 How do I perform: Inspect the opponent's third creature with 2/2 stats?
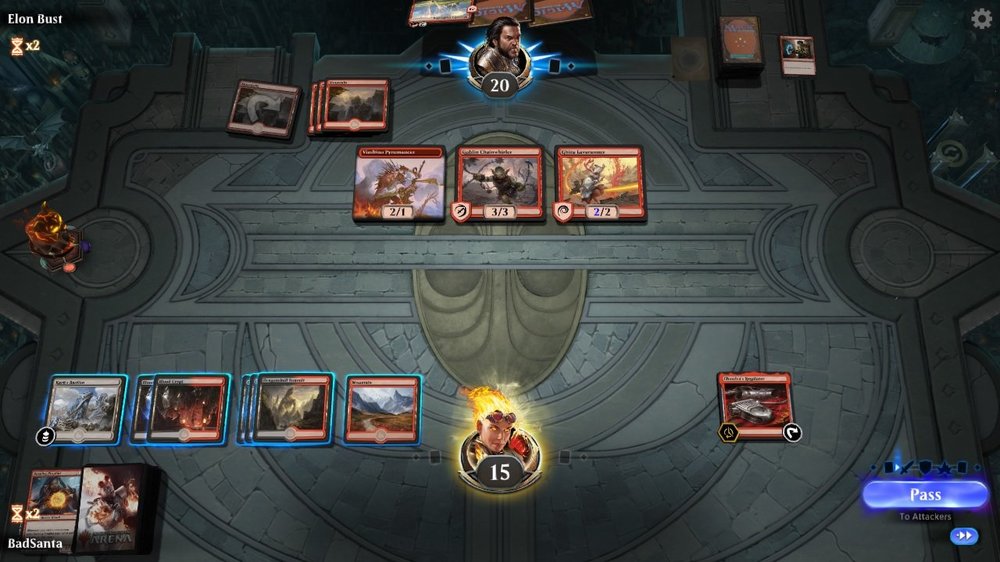click(x=598, y=183)
